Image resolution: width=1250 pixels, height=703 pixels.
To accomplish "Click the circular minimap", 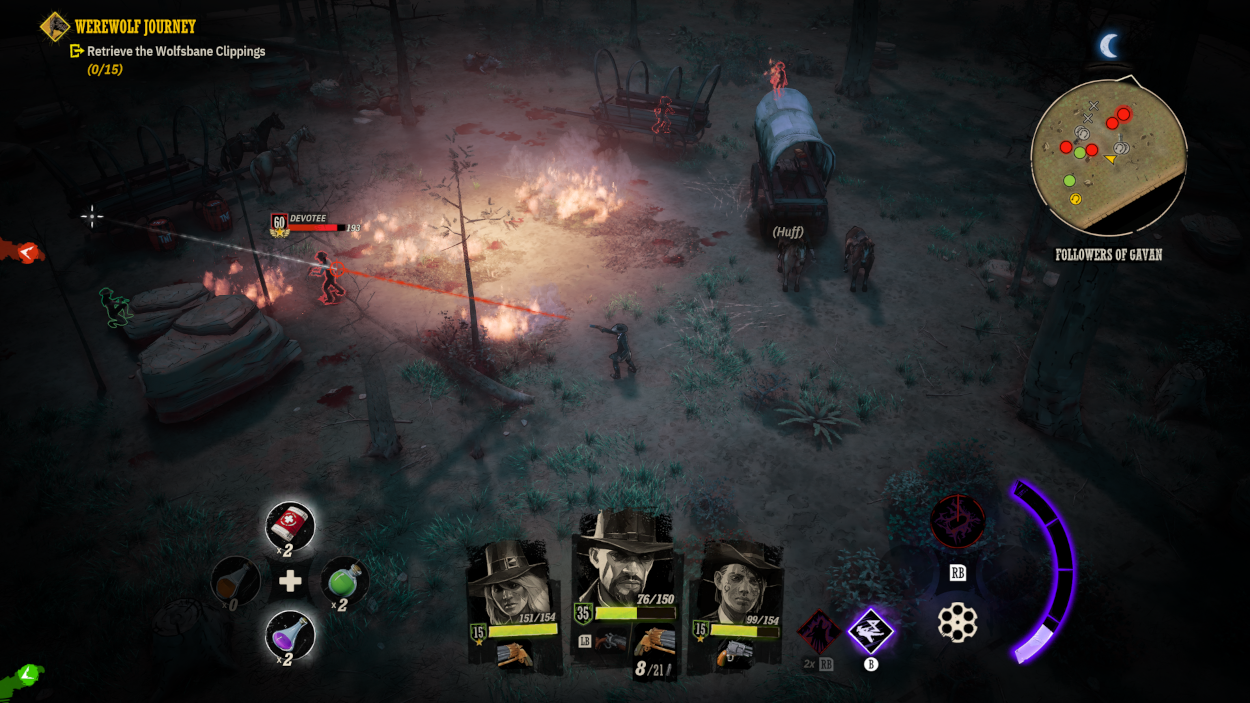I will pyautogui.click(x=1108, y=156).
